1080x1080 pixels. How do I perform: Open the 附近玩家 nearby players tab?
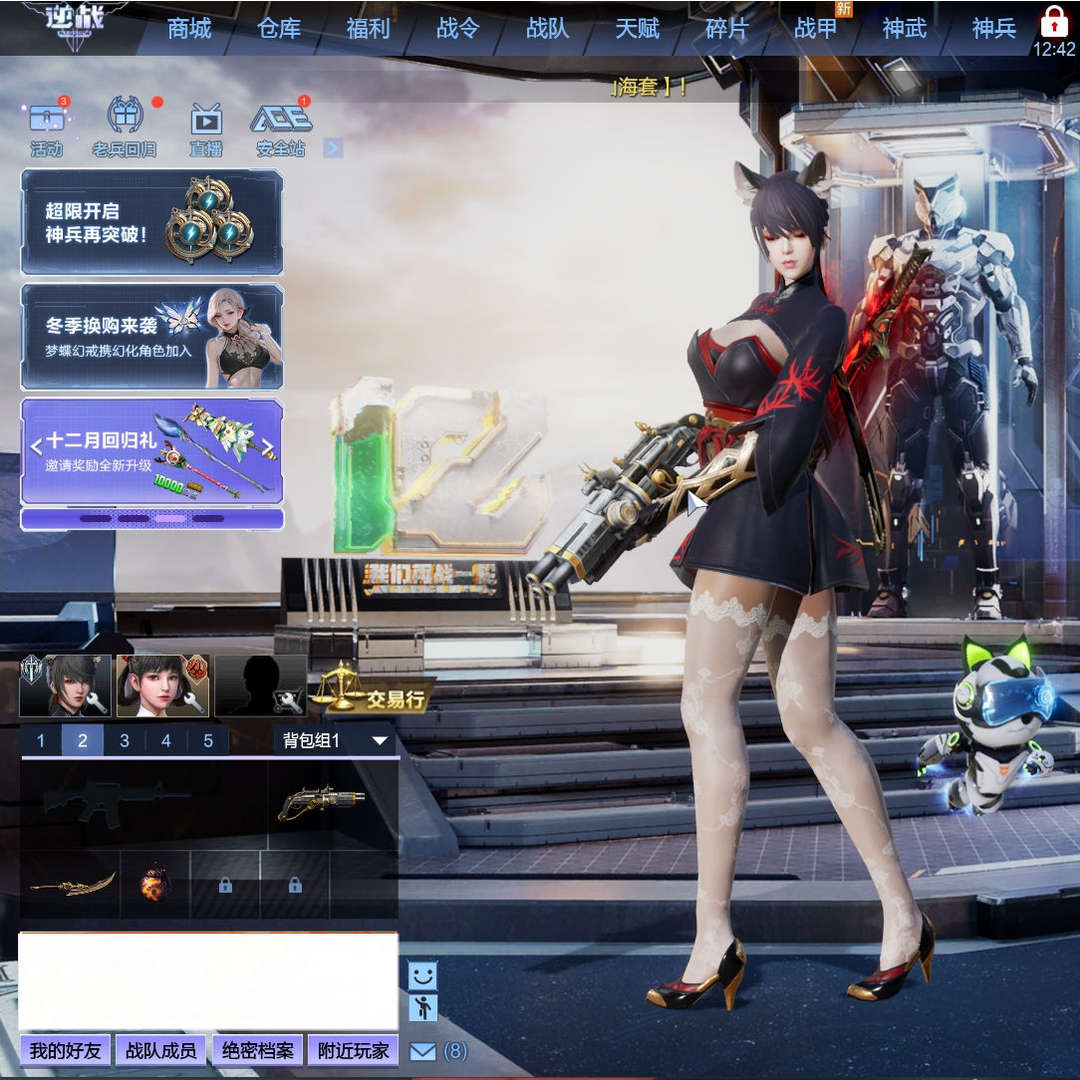pyautogui.click(x=353, y=1051)
